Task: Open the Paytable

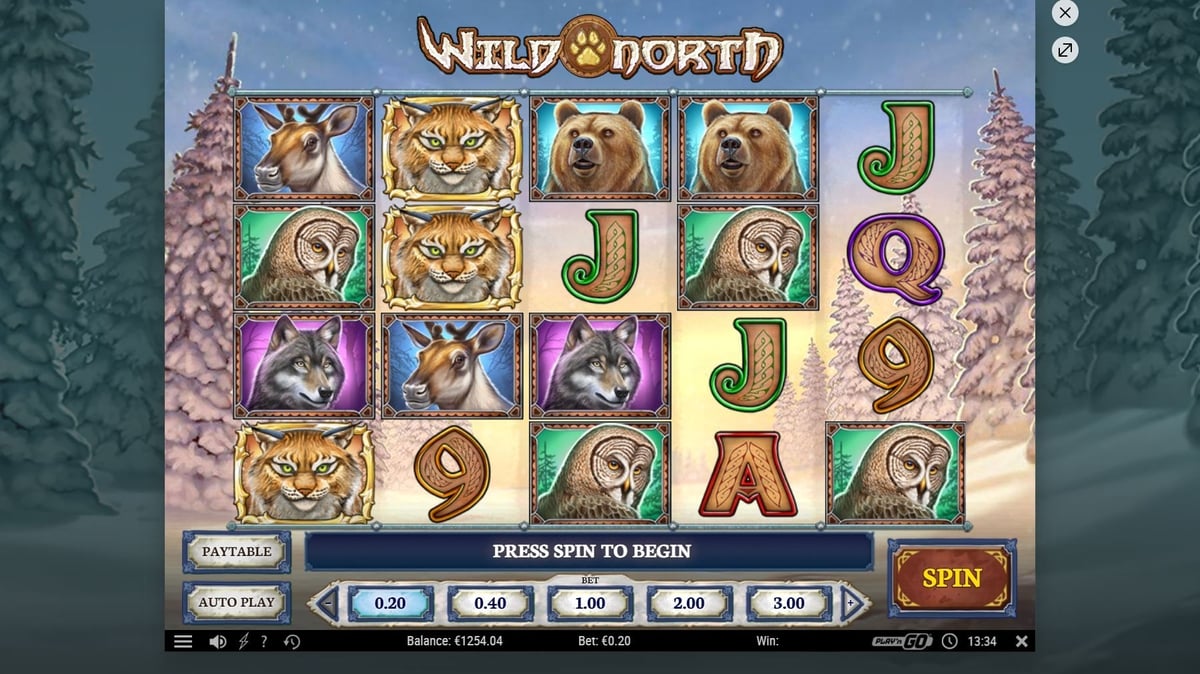Action: [x=237, y=552]
